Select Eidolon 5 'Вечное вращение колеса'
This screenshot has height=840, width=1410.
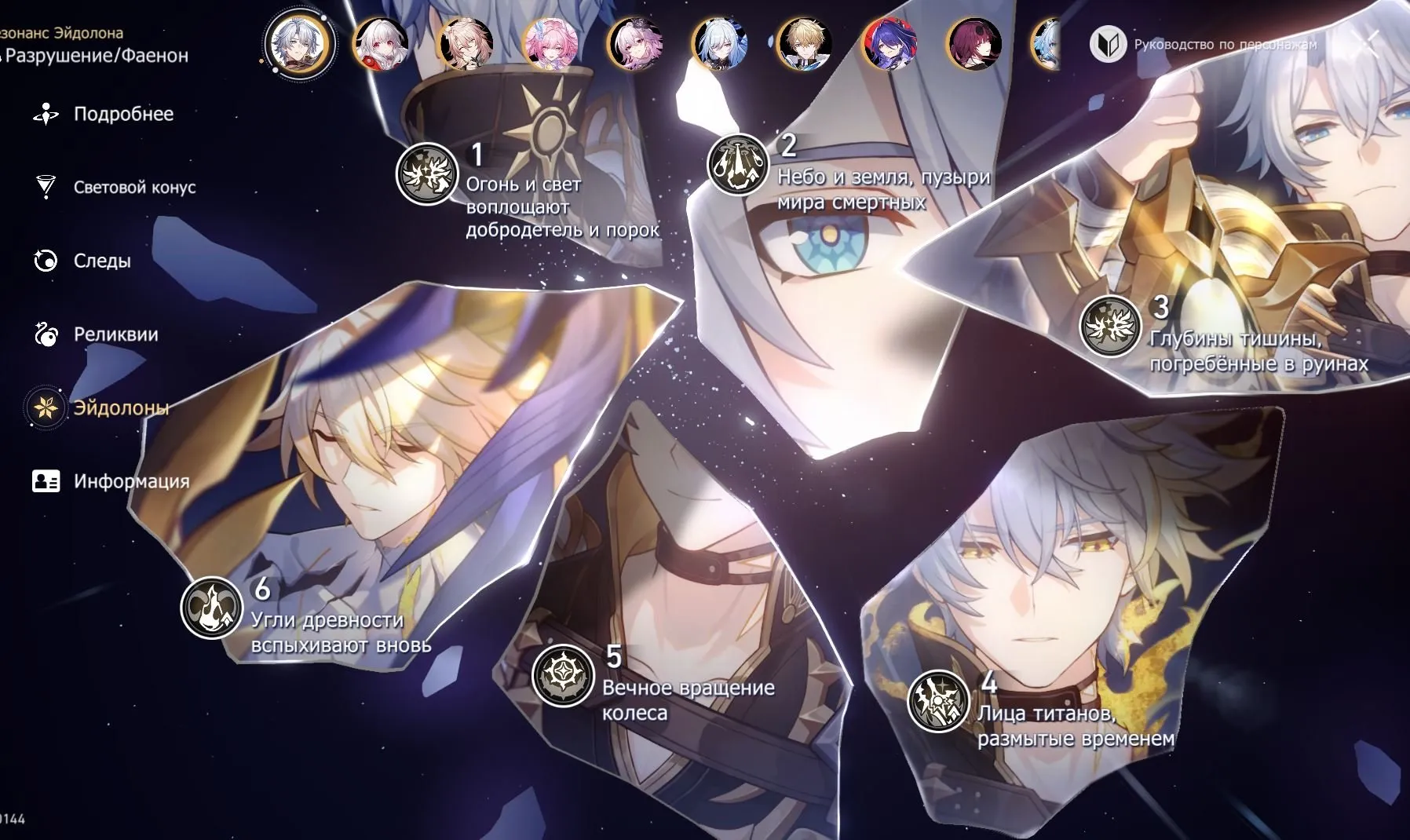point(562,675)
